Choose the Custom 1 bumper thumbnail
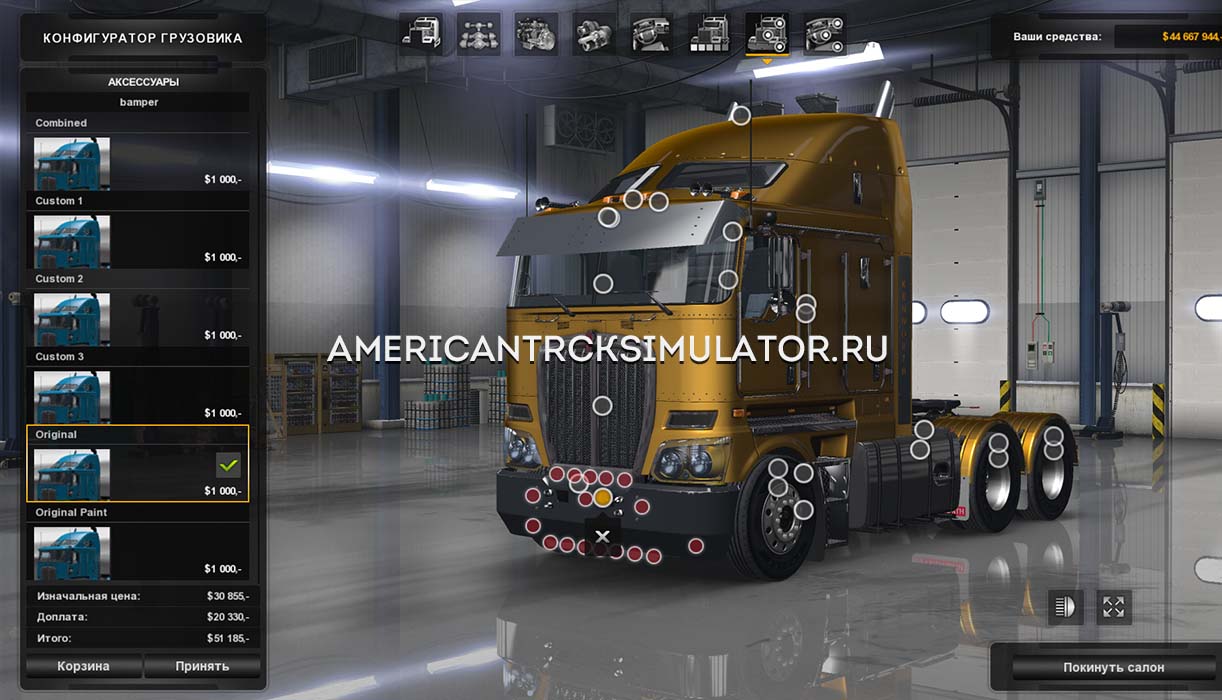The width and height of the screenshot is (1222, 700). [x=72, y=241]
